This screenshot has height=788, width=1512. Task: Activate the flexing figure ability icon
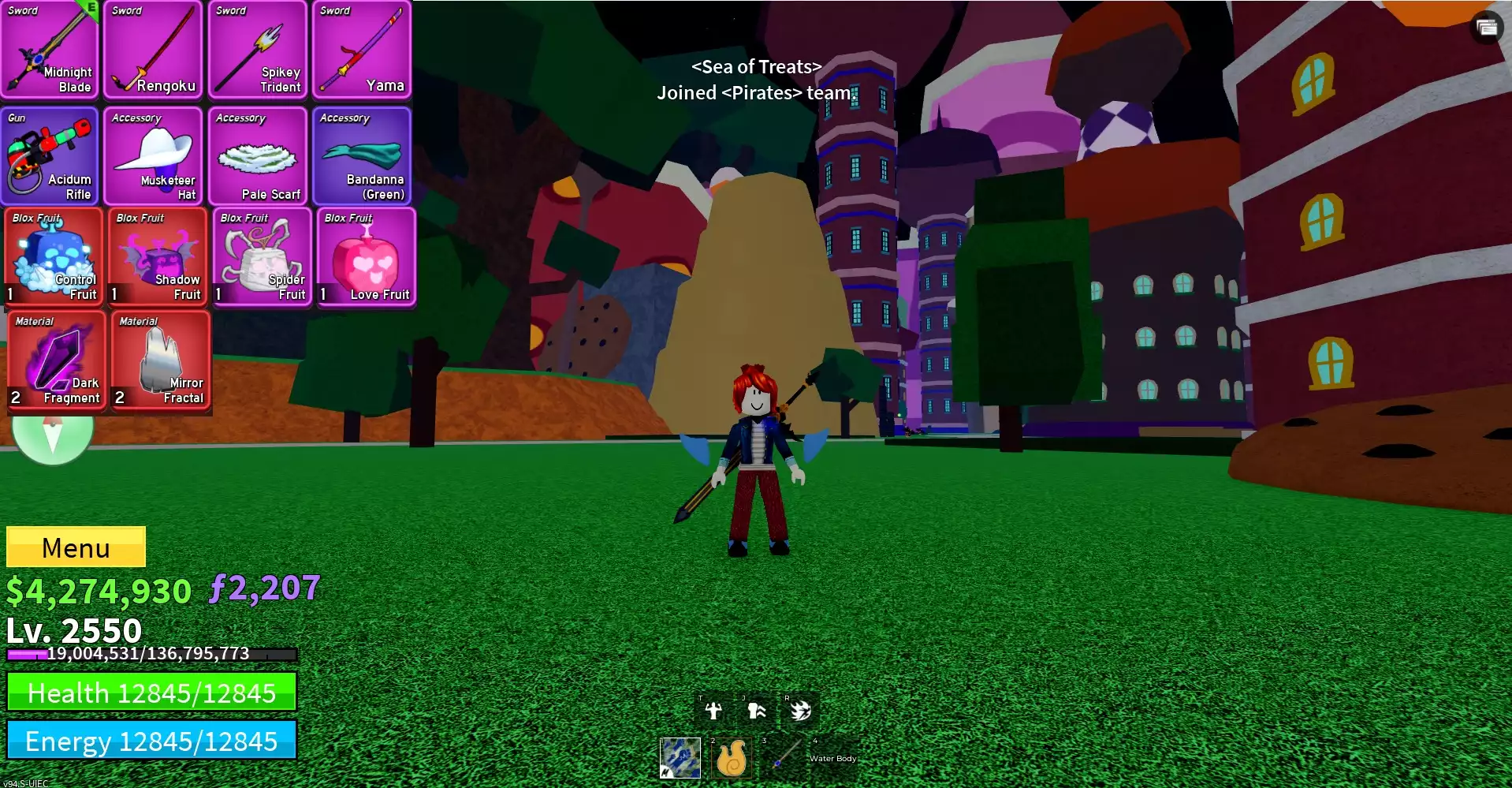pyautogui.click(x=713, y=711)
